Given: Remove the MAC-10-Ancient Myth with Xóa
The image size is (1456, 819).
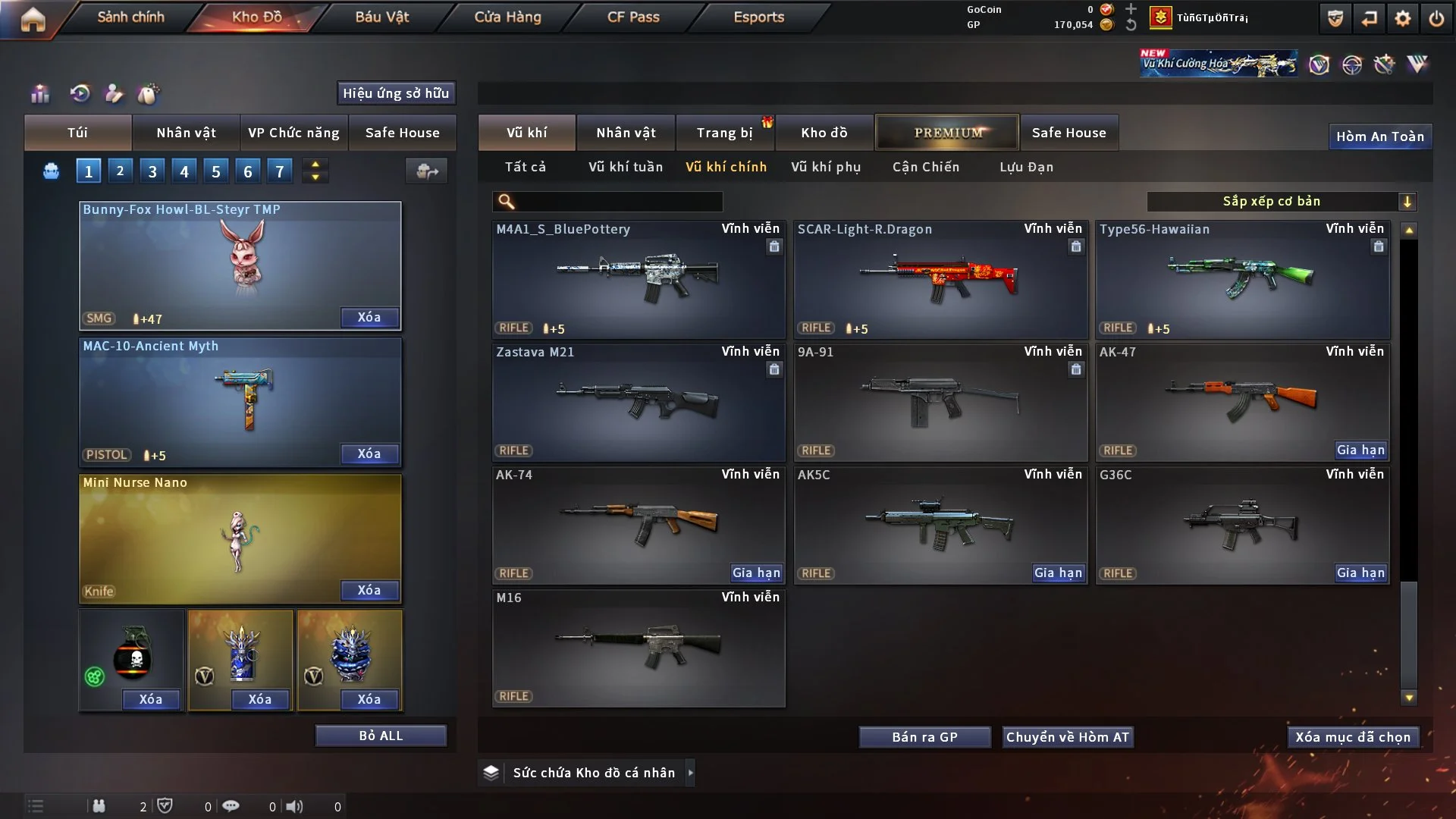Looking at the screenshot, I should (x=369, y=453).
